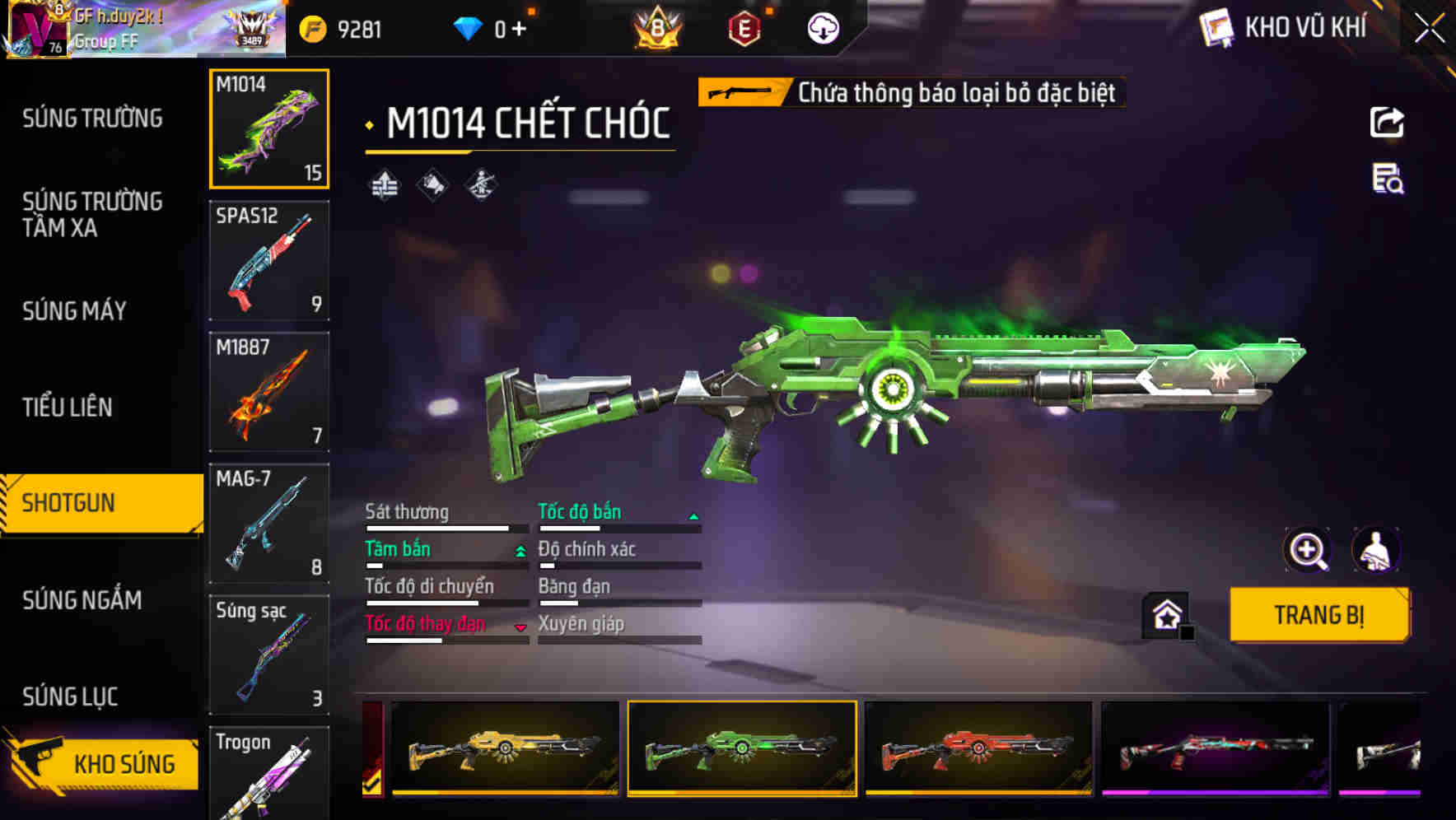The image size is (1456, 820).
Task: Open the download cloud icon
Action: (x=823, y=29)
